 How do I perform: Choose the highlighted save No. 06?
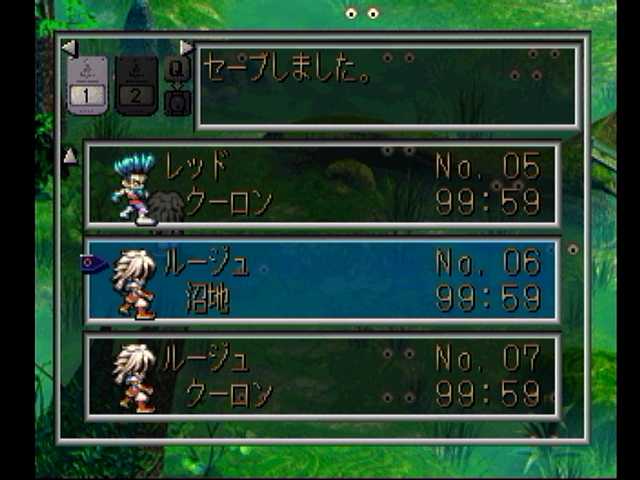pyautogui.click(x=322, y=280)
